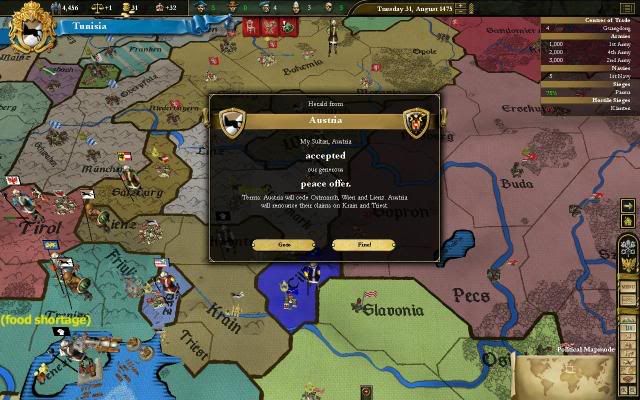Select the 1st Army in outliner

tap(608, 45)
